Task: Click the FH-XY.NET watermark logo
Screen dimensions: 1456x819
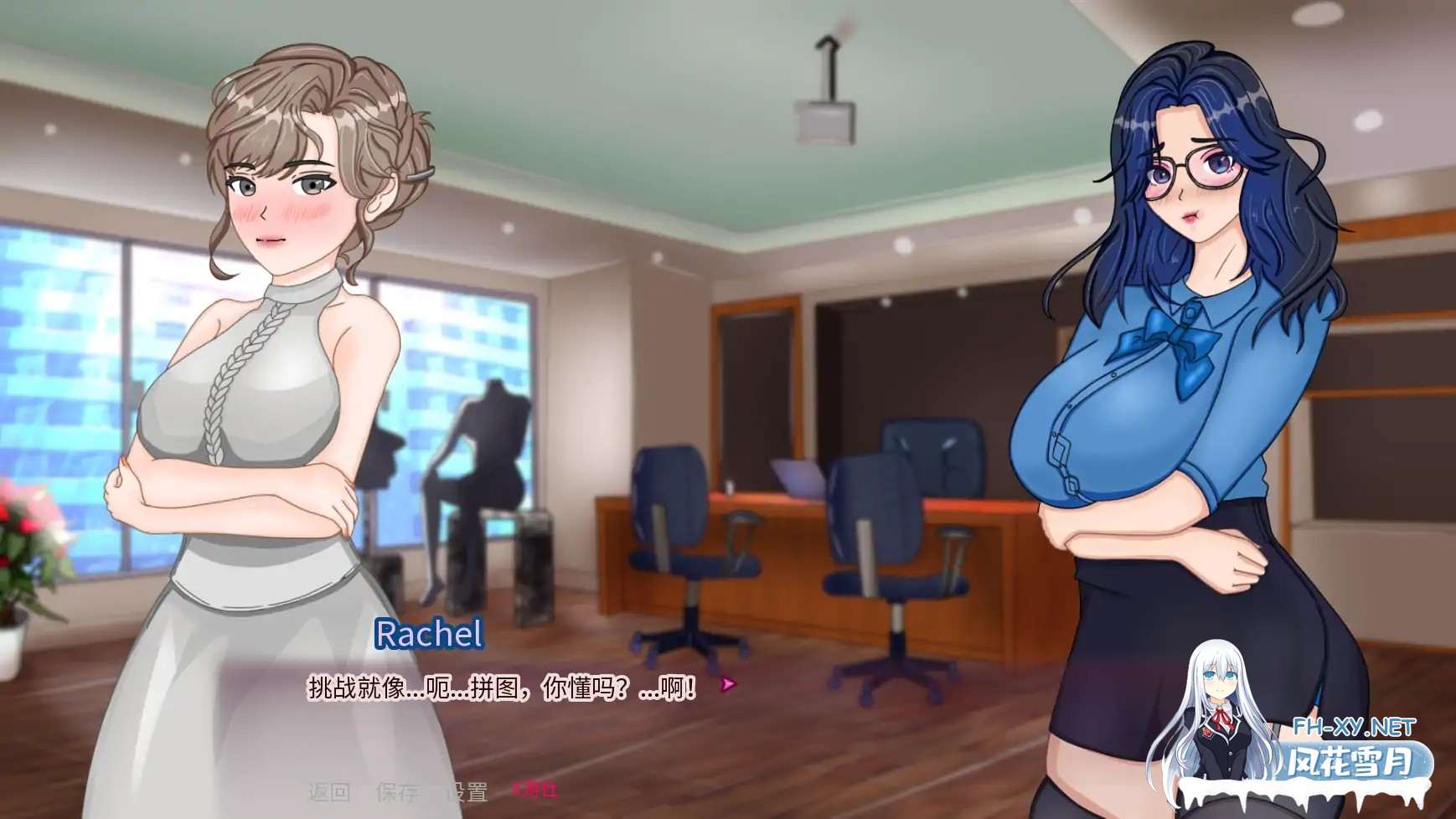Action: tap(1353, 727)
